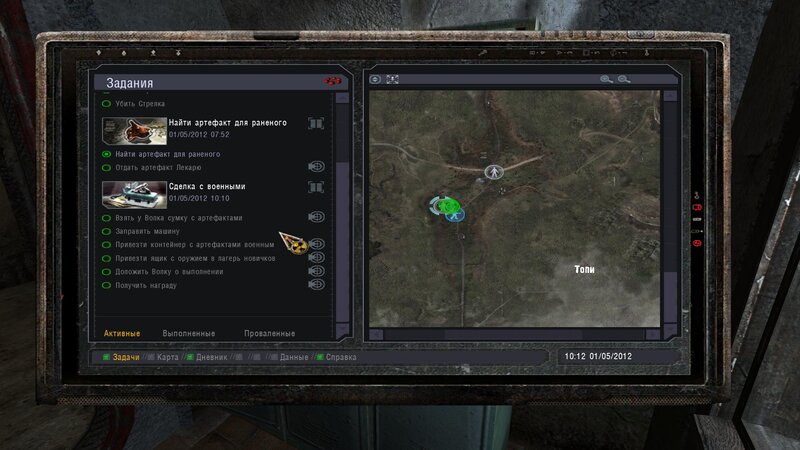This screenshot has width=800, height=450.
Task: Switch to the Активные tasks tab
Action: coord(122,333)
